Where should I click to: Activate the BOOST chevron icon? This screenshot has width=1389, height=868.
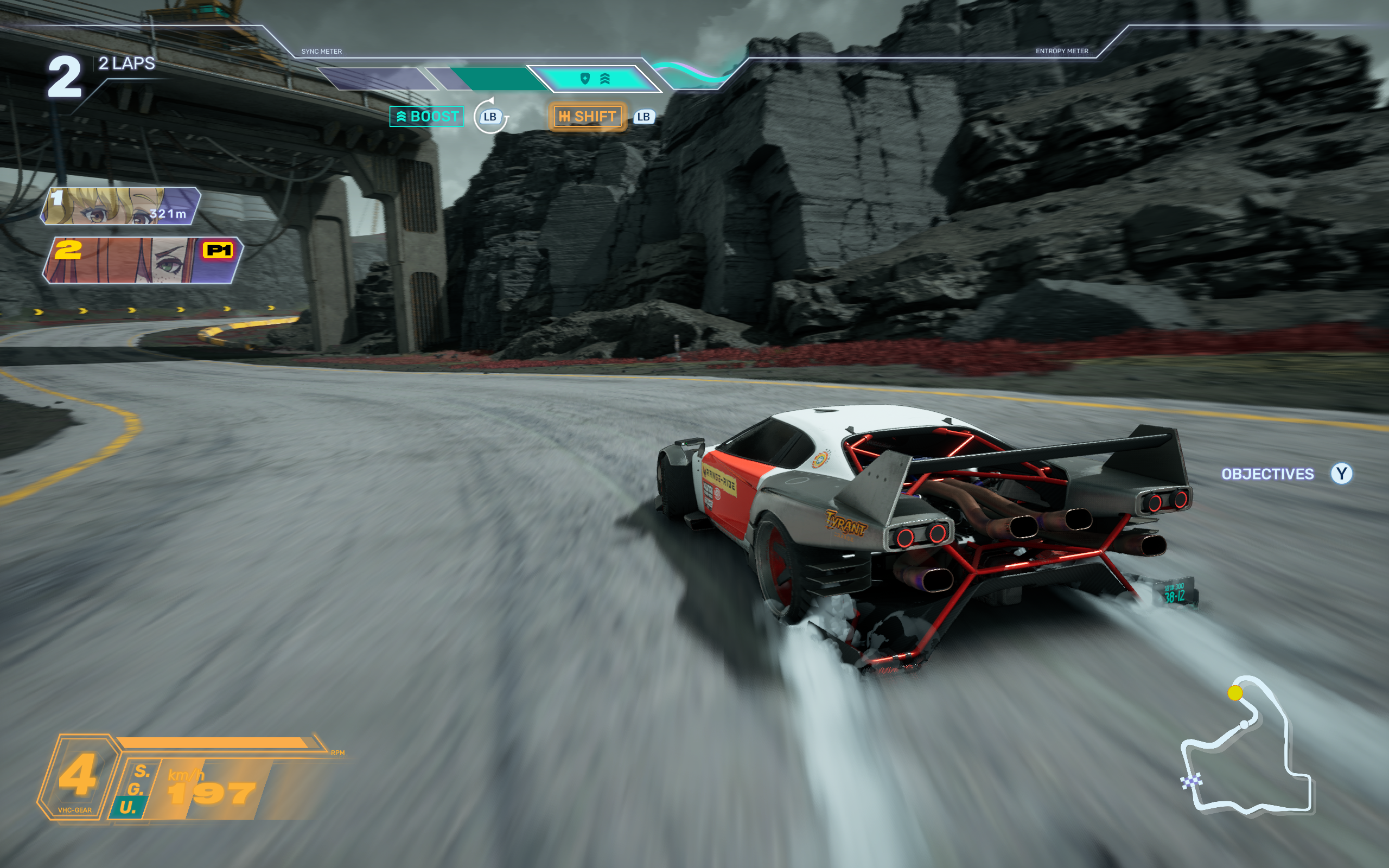(x=403, y=117)
